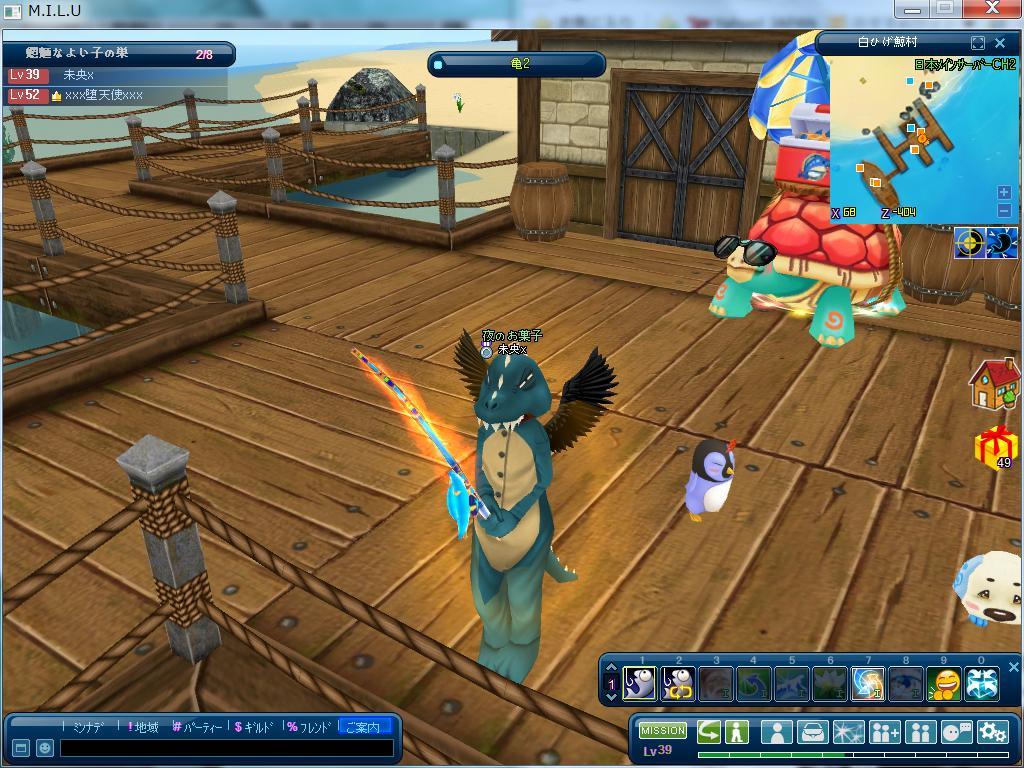Select the ご案内 chat tab
1024x768 pixels.
[x=362, y=727]
